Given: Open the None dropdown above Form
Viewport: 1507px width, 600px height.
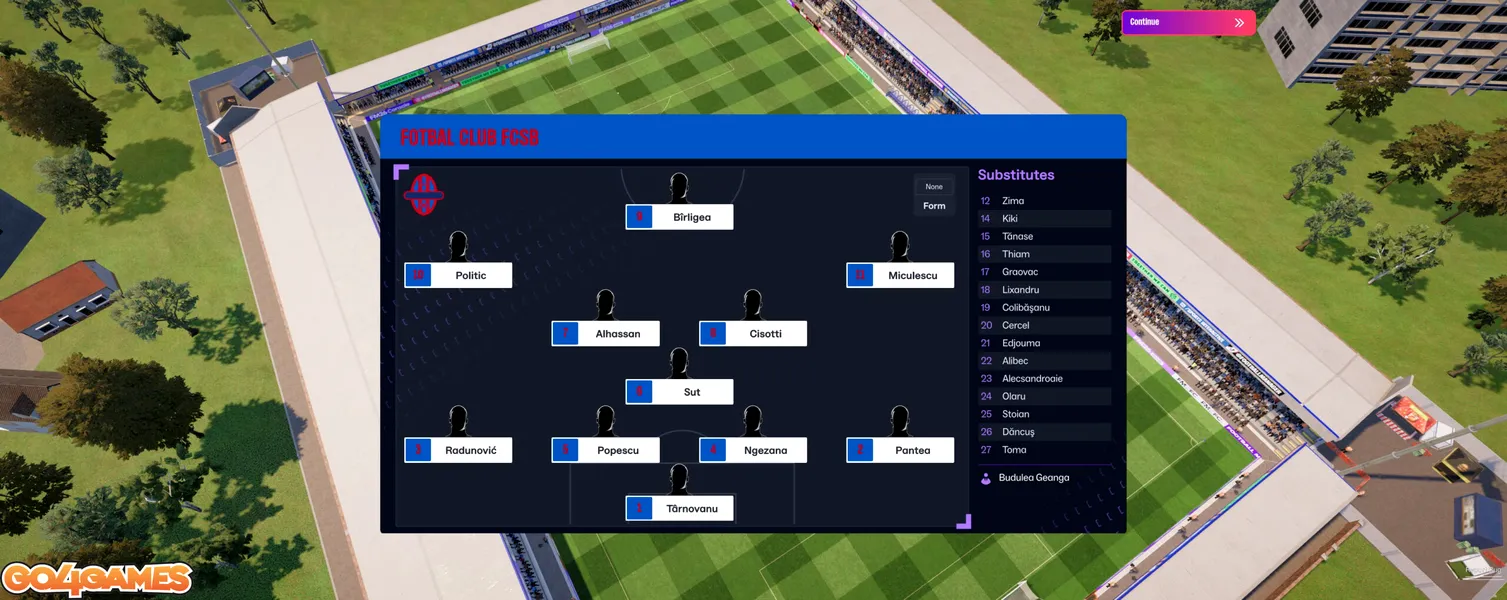Looking at the screenshot, I should click(x=934, y=187).
